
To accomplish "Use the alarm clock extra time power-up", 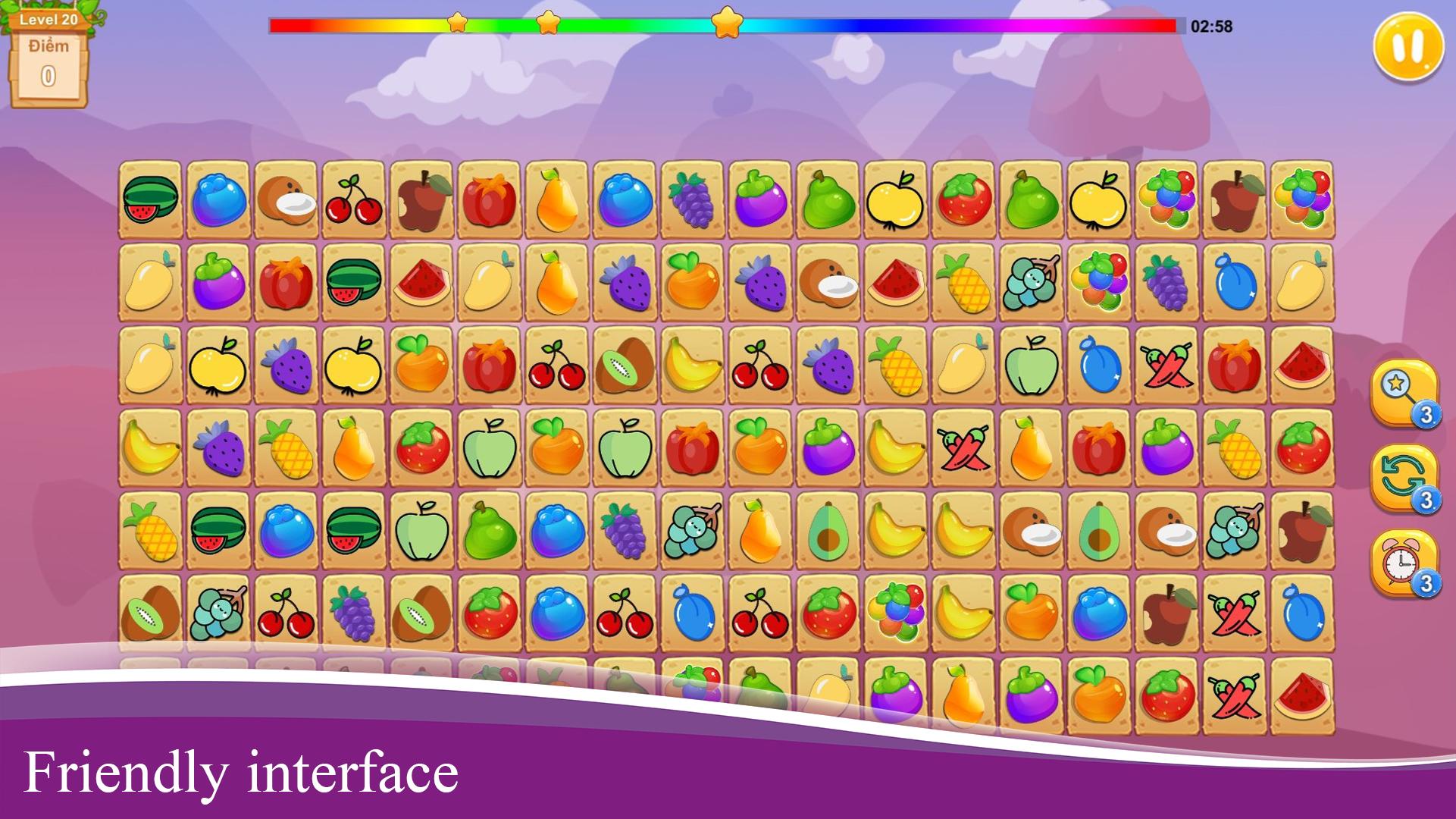I will click(x=1403, y=562).
